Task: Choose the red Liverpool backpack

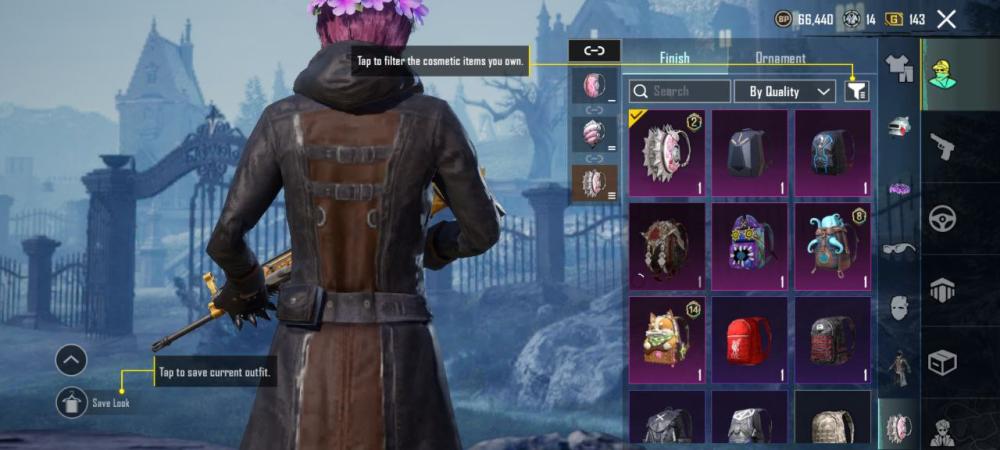Action: pyautogui.click(x=749, y=339)
